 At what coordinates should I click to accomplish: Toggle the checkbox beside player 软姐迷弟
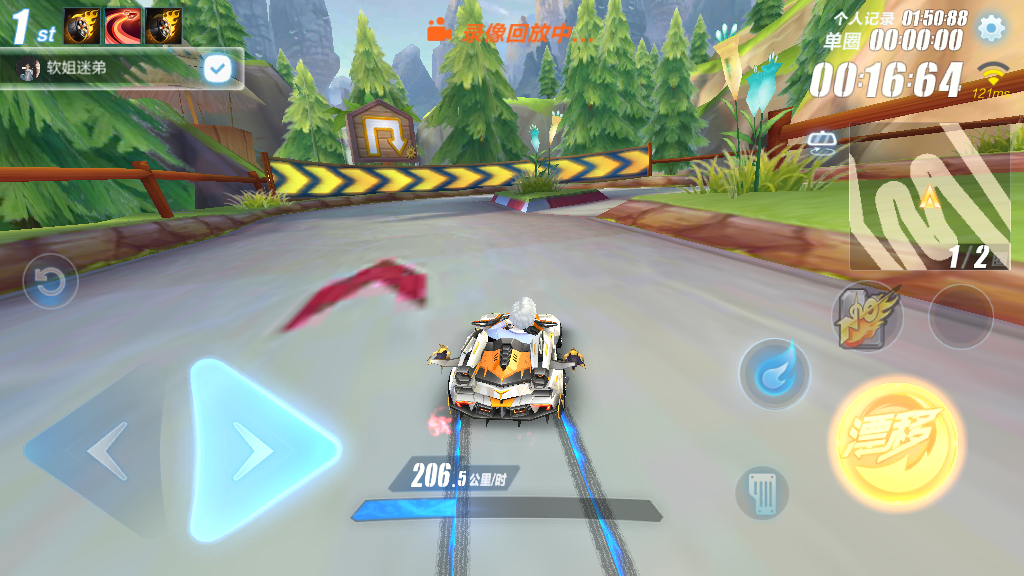tap(217, 68)
